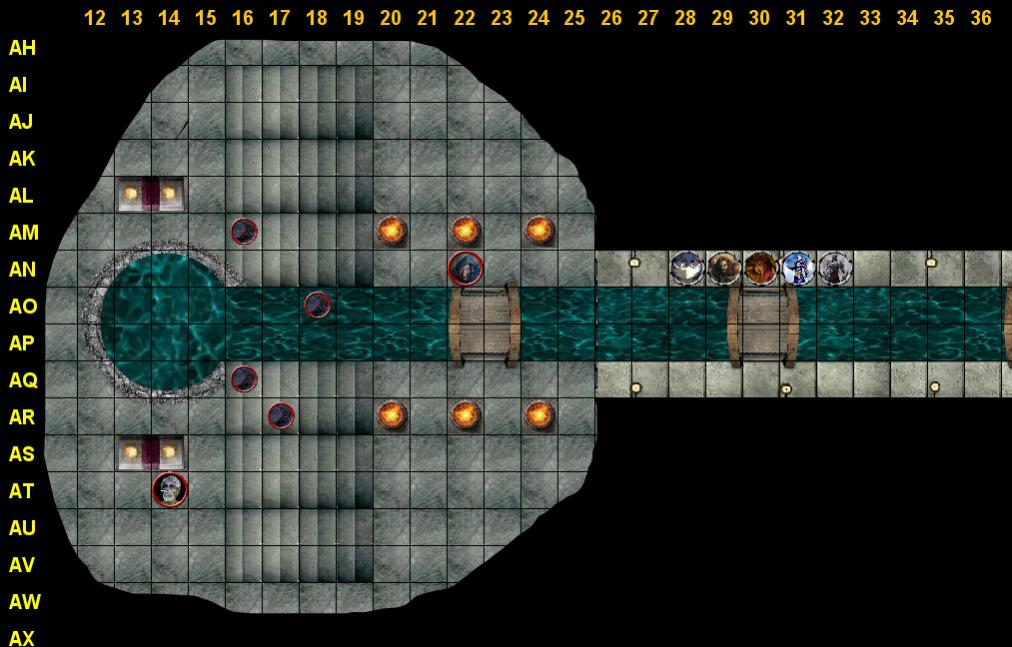Choose the blue armored knight party token

click(797, 268)
